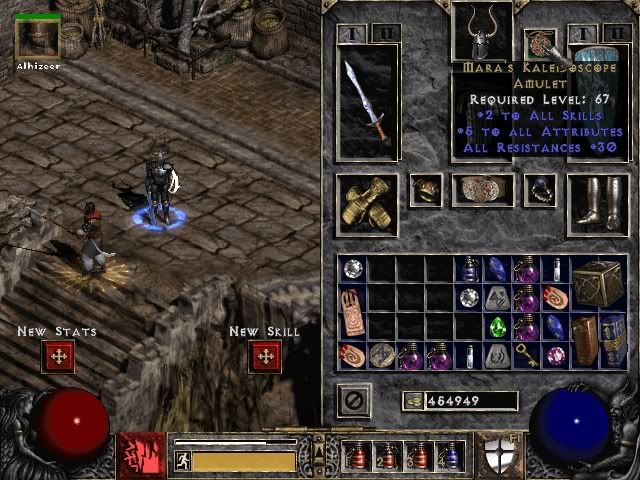Select the brown tome in inventory

(586, 340)
